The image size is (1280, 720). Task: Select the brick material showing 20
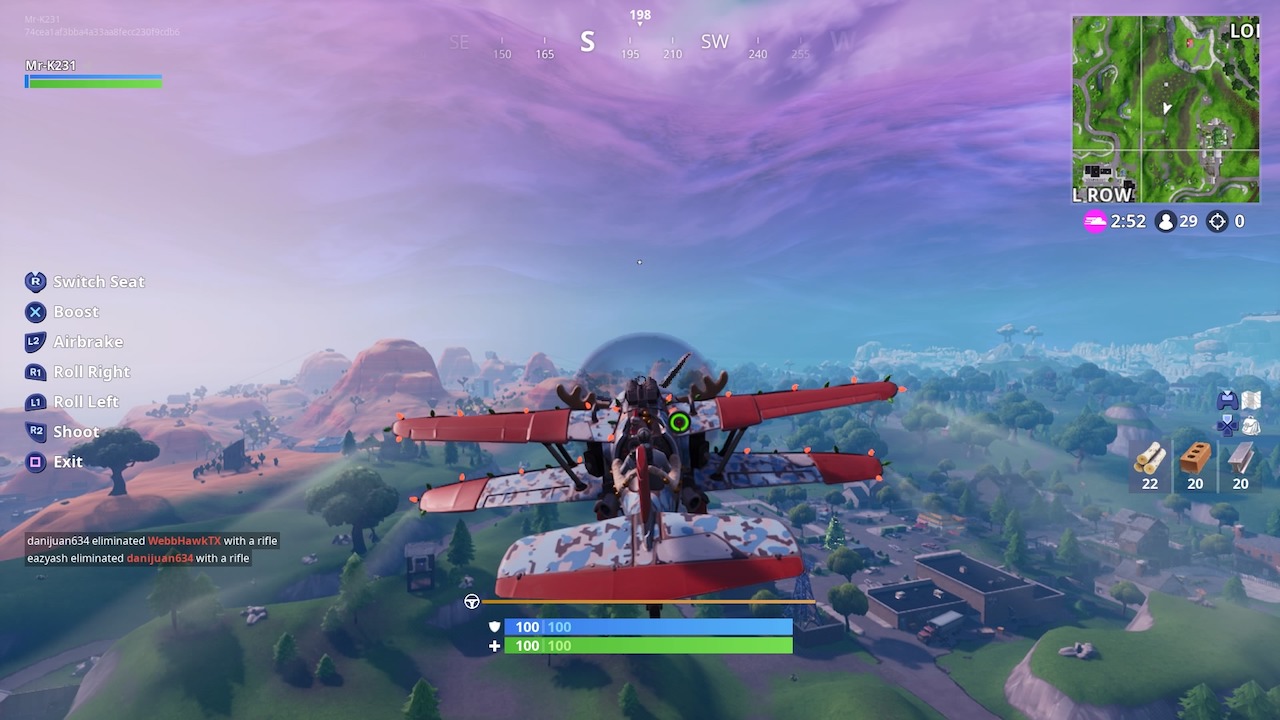(x=1195, y=465)
